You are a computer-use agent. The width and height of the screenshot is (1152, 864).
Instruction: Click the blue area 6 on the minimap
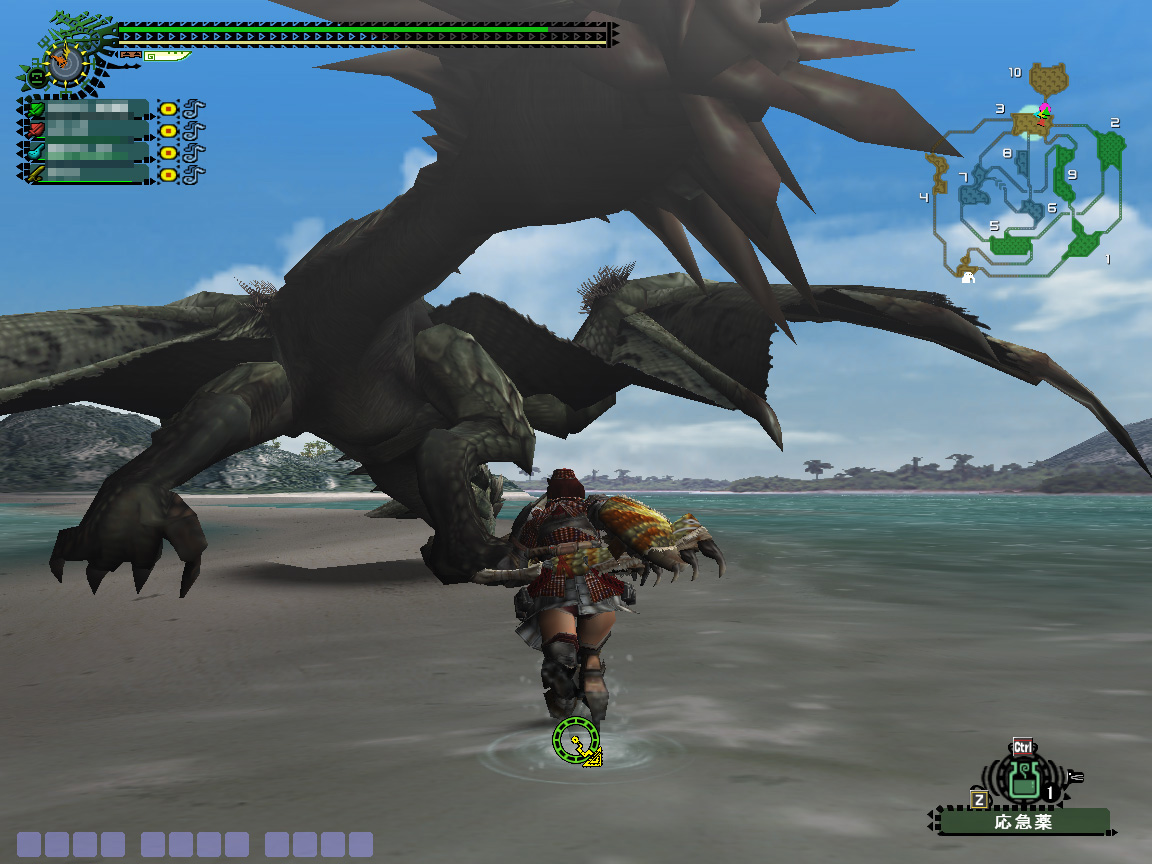tap(1033, 210)
